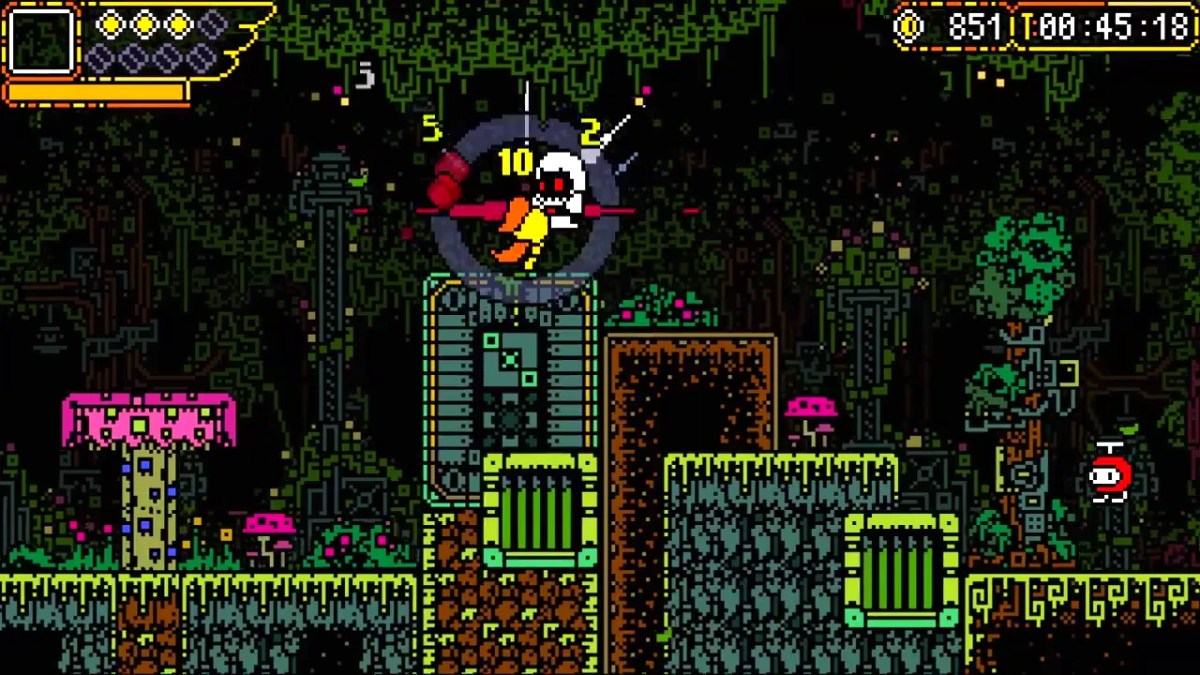Click the gold coin currency icon

point(909,26)
